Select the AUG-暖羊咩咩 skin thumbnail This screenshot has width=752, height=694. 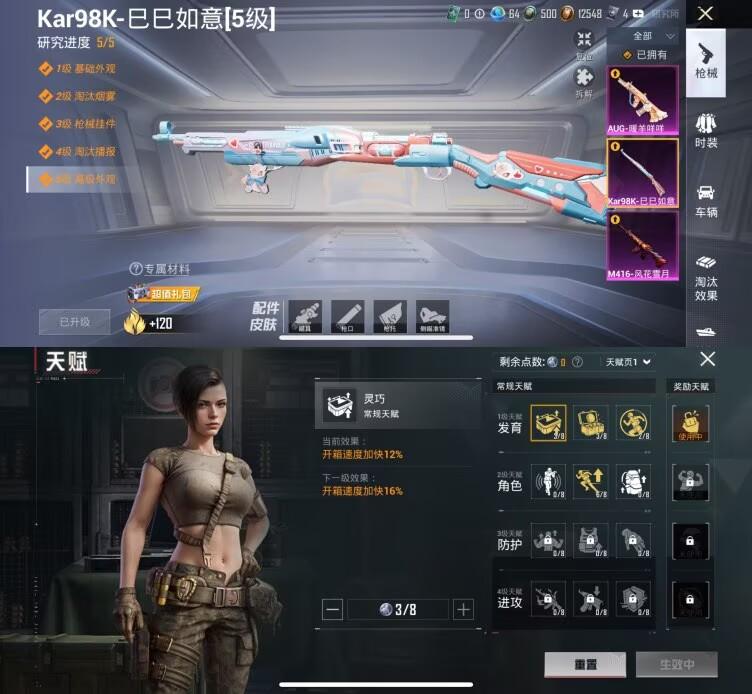(642, 100)
